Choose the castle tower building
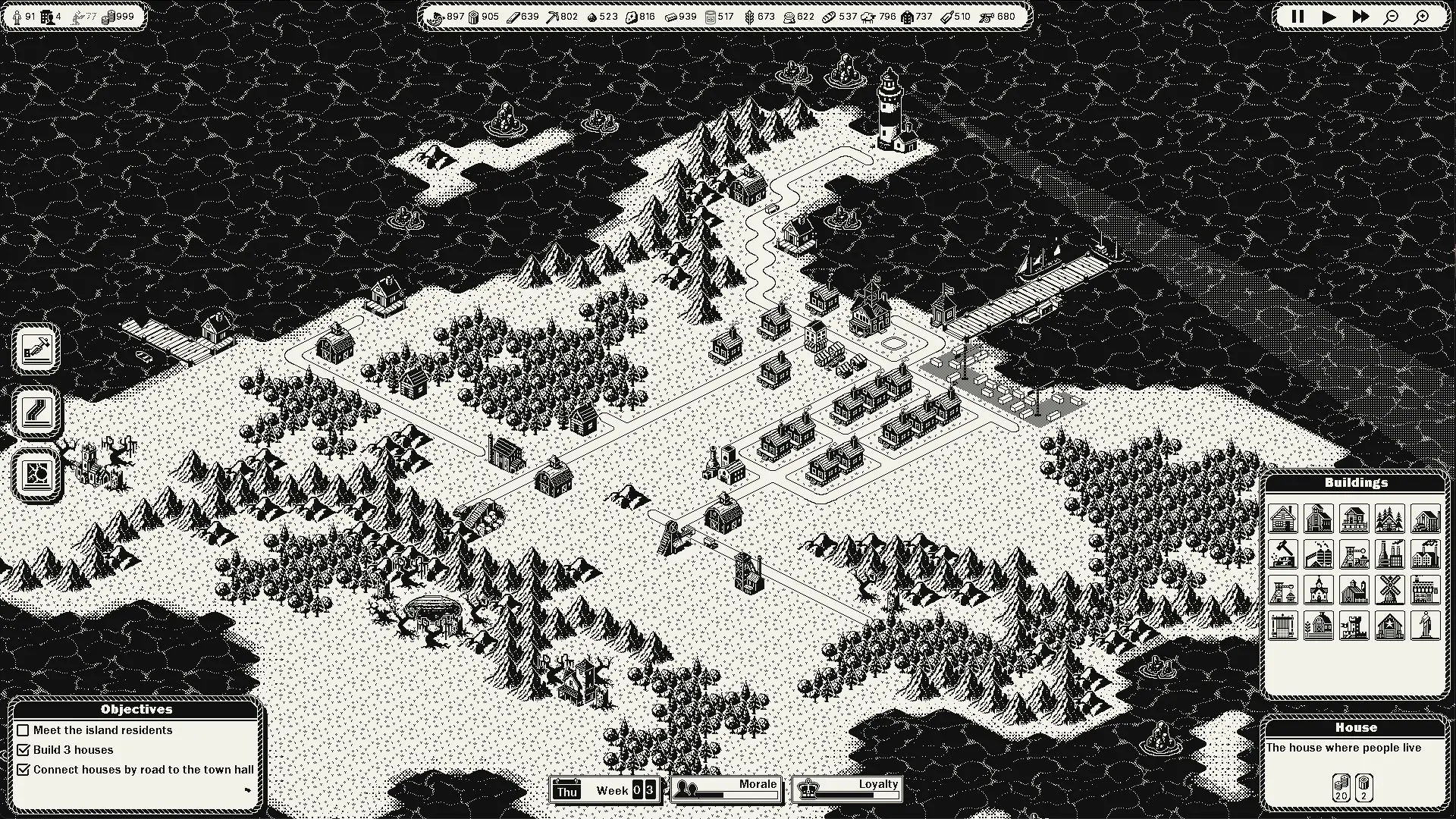1456x819 pixels. (x=1354, y=626)
